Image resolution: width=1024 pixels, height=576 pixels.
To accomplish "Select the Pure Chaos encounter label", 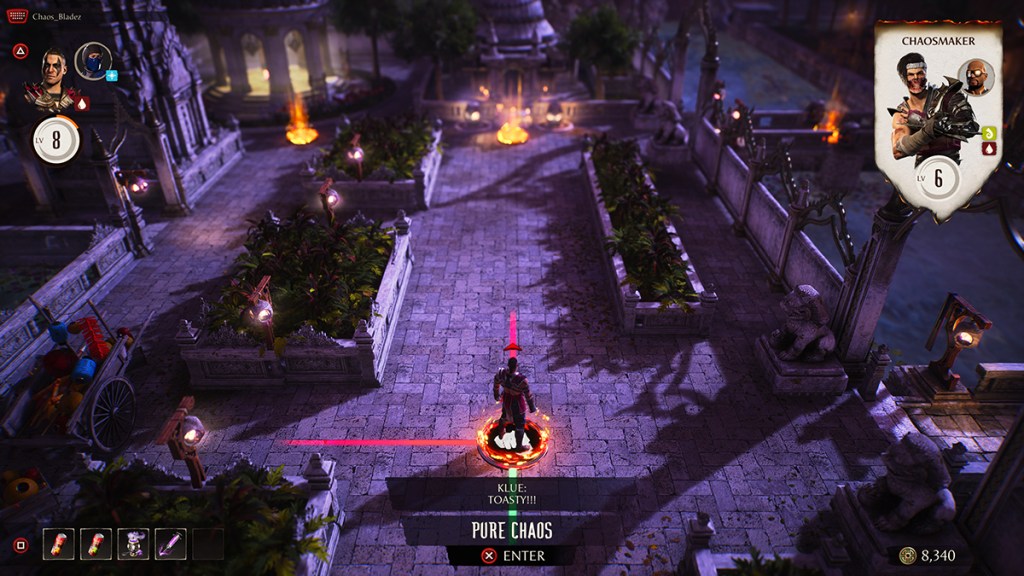I will (512, 530).
